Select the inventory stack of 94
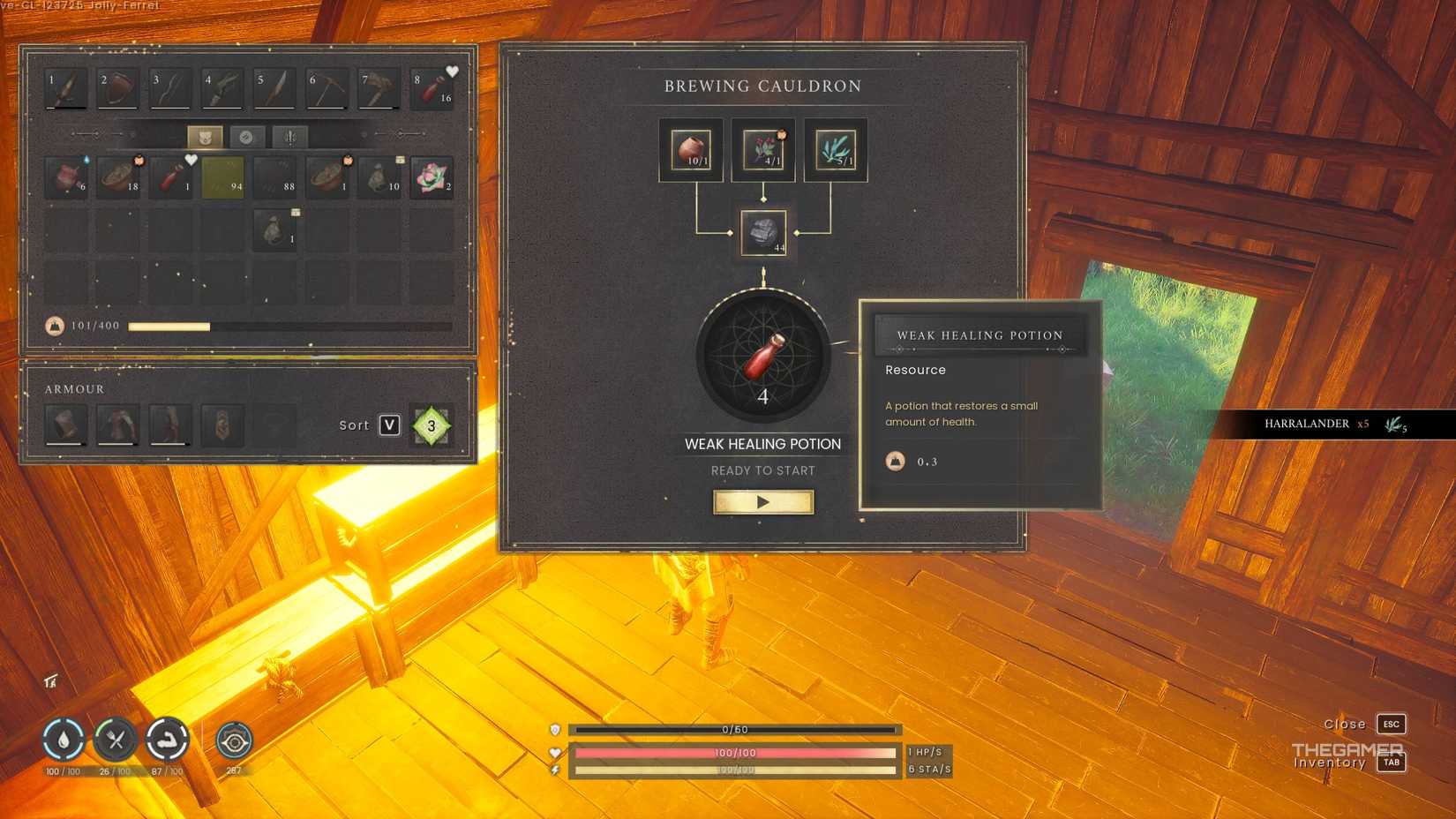The height and width of the screenshot is (819, 1456). pyautogui.click(x=222, y=177)
